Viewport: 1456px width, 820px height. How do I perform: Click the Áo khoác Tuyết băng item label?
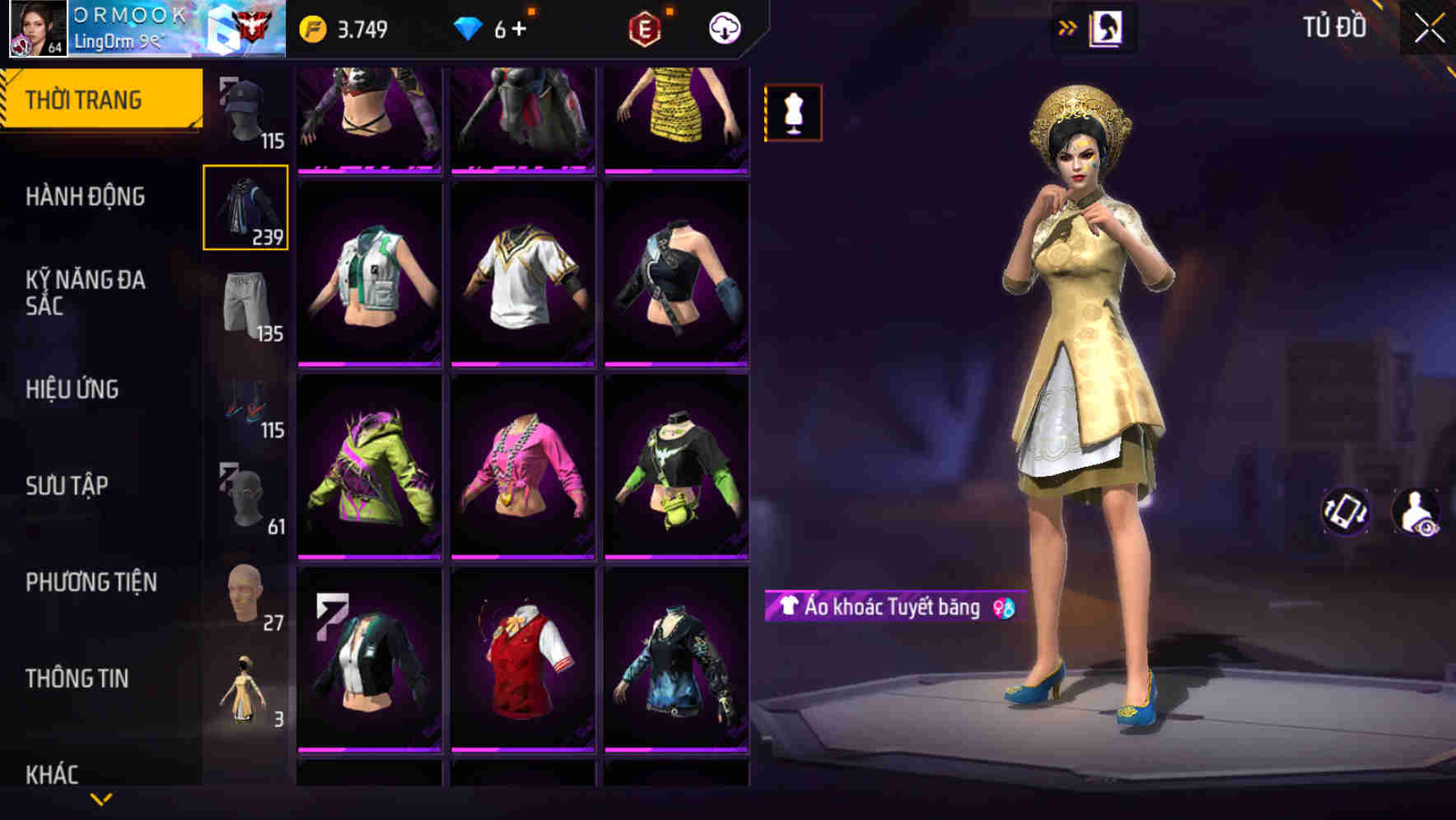(888, 608)
